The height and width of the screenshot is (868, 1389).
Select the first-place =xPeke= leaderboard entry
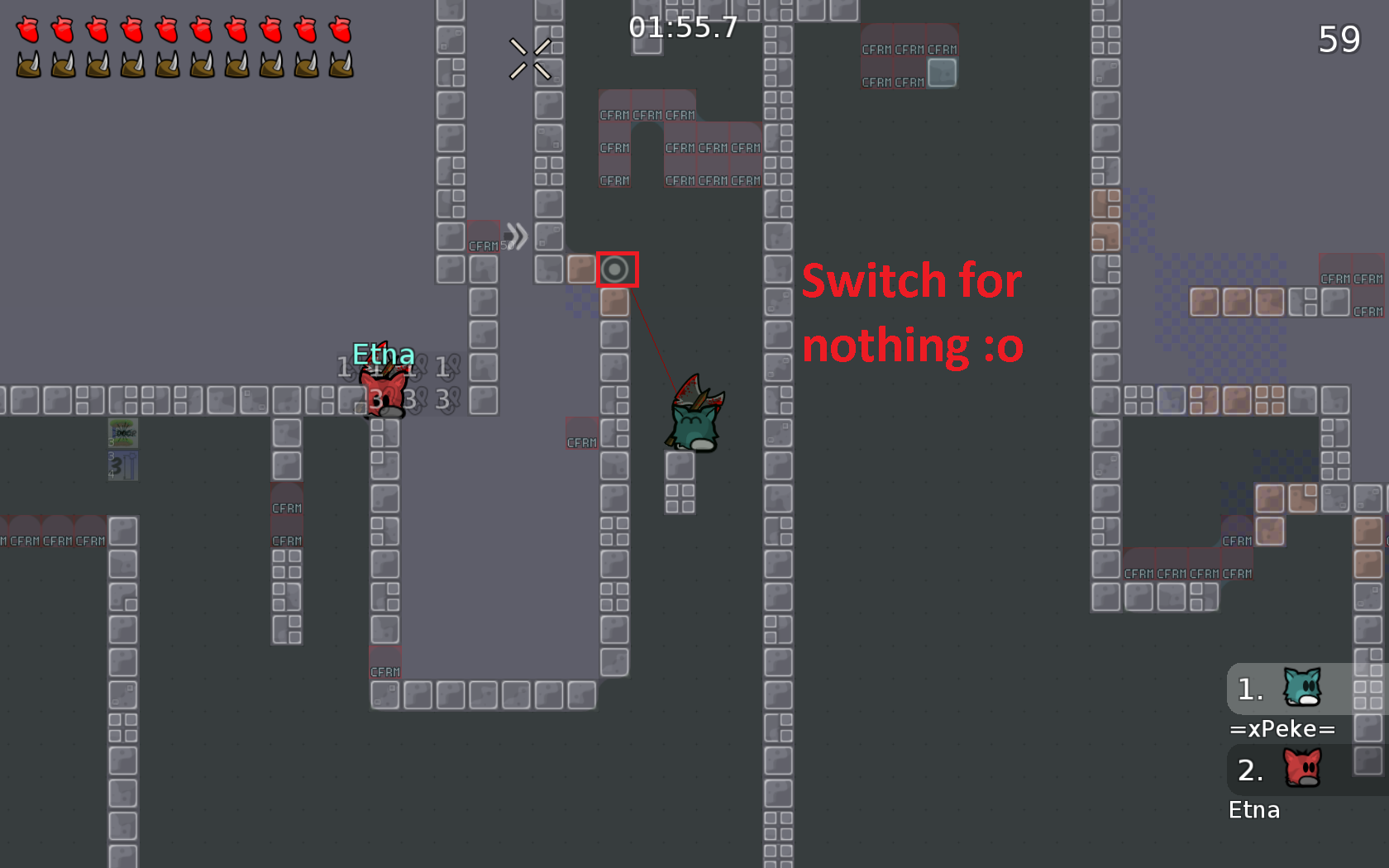coord(1283,728)
